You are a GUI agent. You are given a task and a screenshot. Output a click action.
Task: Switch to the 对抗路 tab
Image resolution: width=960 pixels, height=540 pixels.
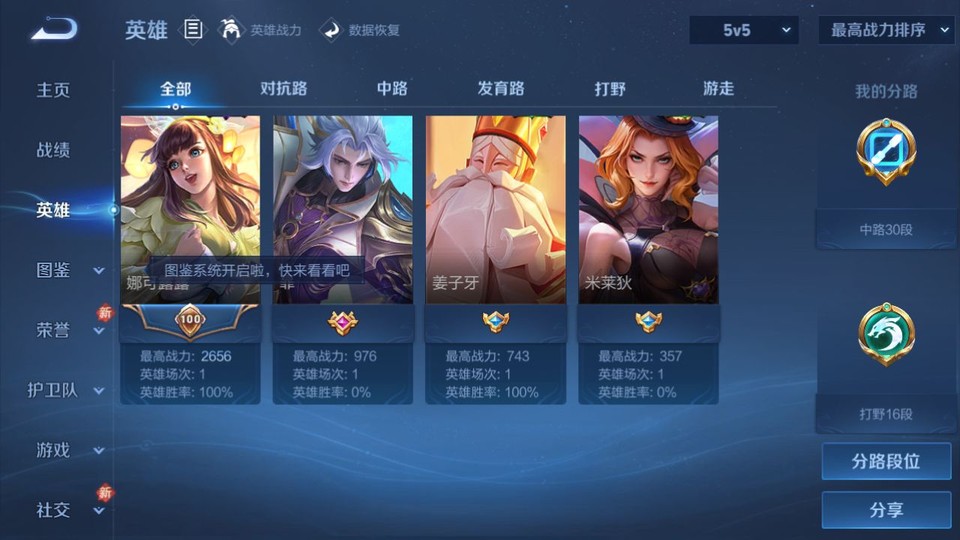pyautogui.click(x=283, y=88)
